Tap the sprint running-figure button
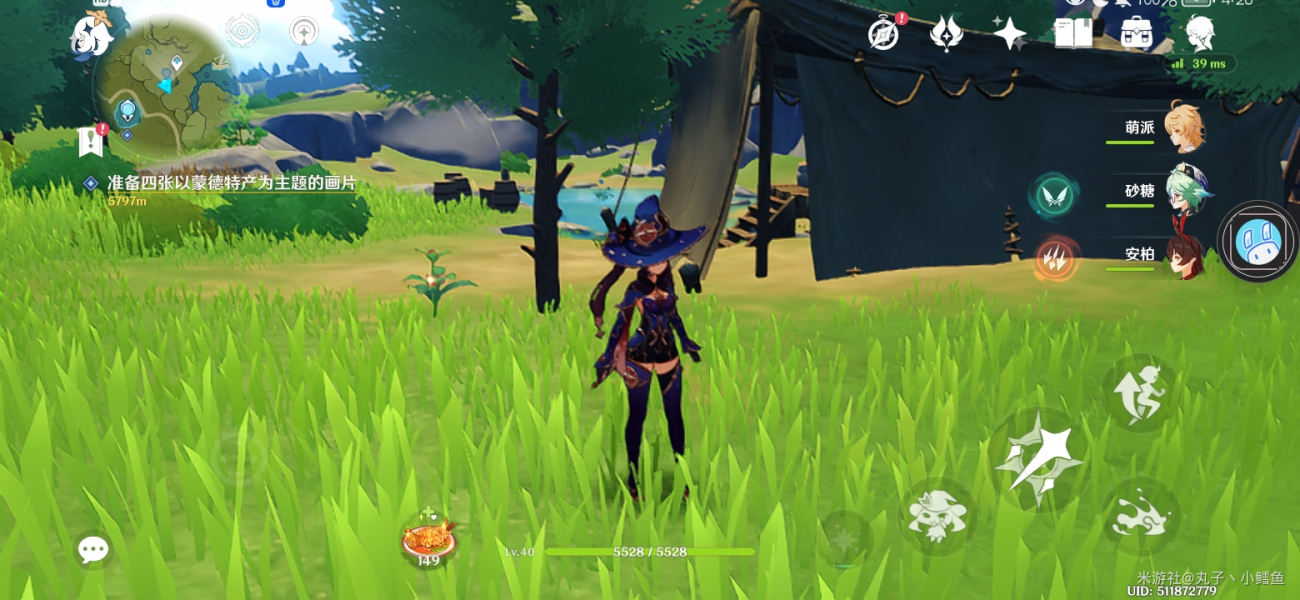Viewport: 1300px width, 600px height. point(1142,393)
